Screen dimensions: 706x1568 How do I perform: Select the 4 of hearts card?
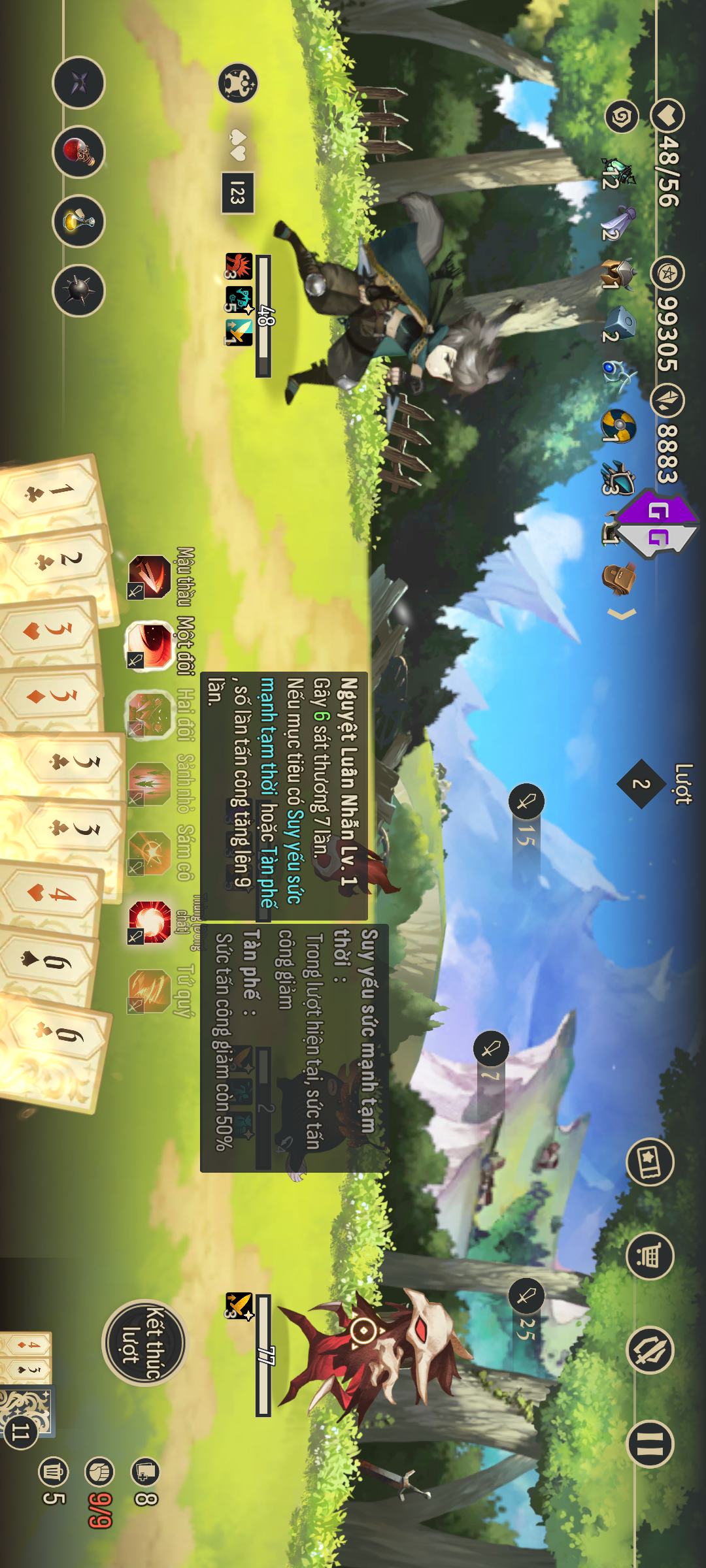point(52,893)
